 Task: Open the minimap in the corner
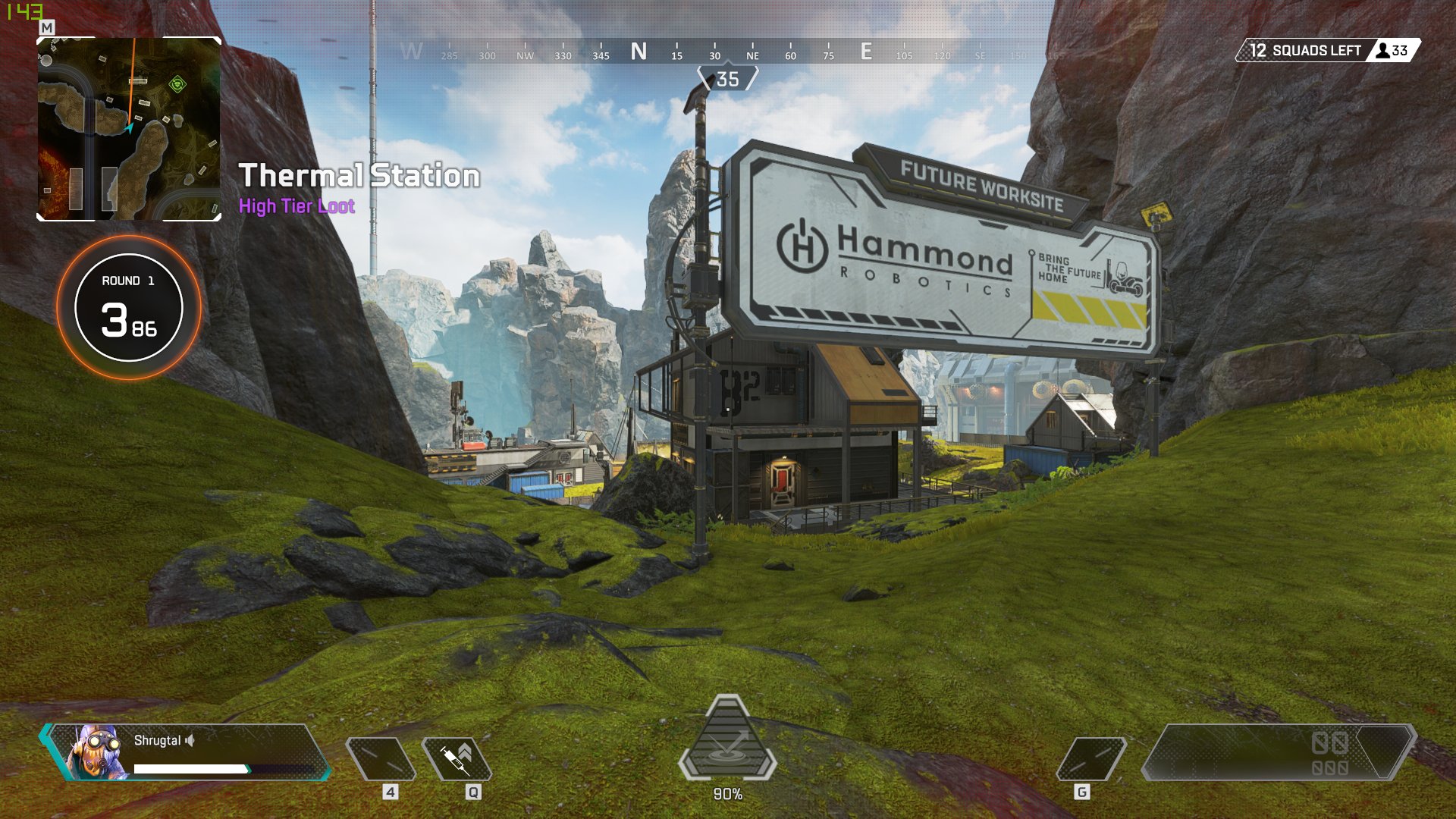[129, 129]
